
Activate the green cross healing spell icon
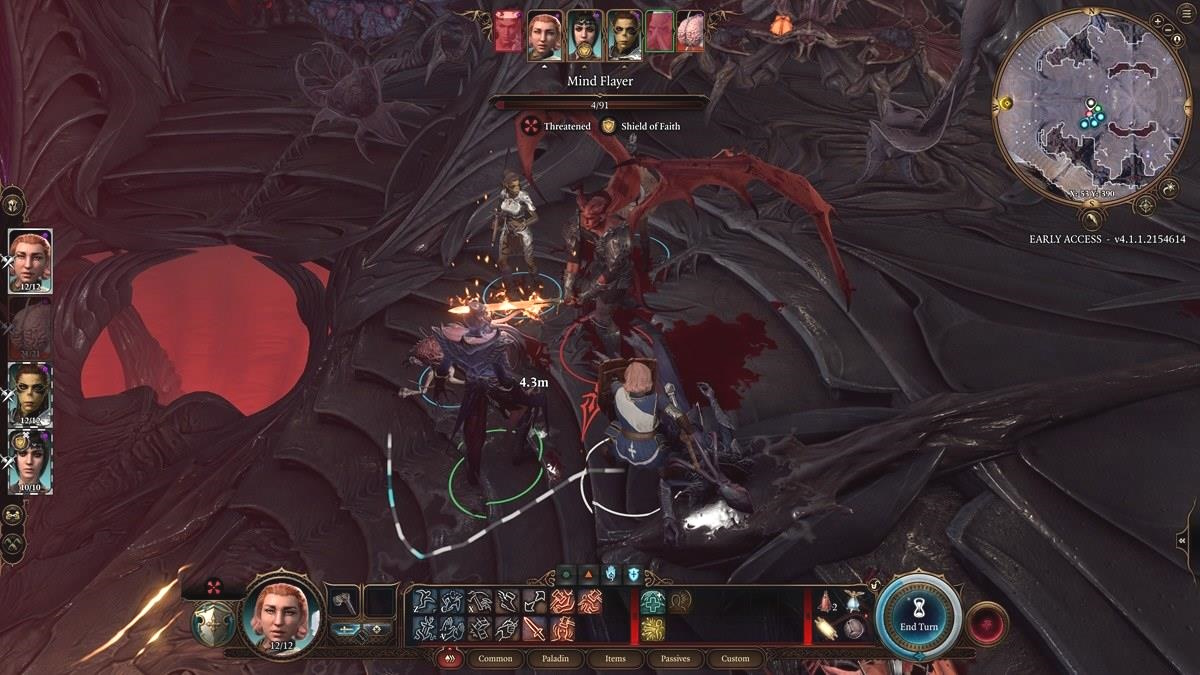coord(653,601)
